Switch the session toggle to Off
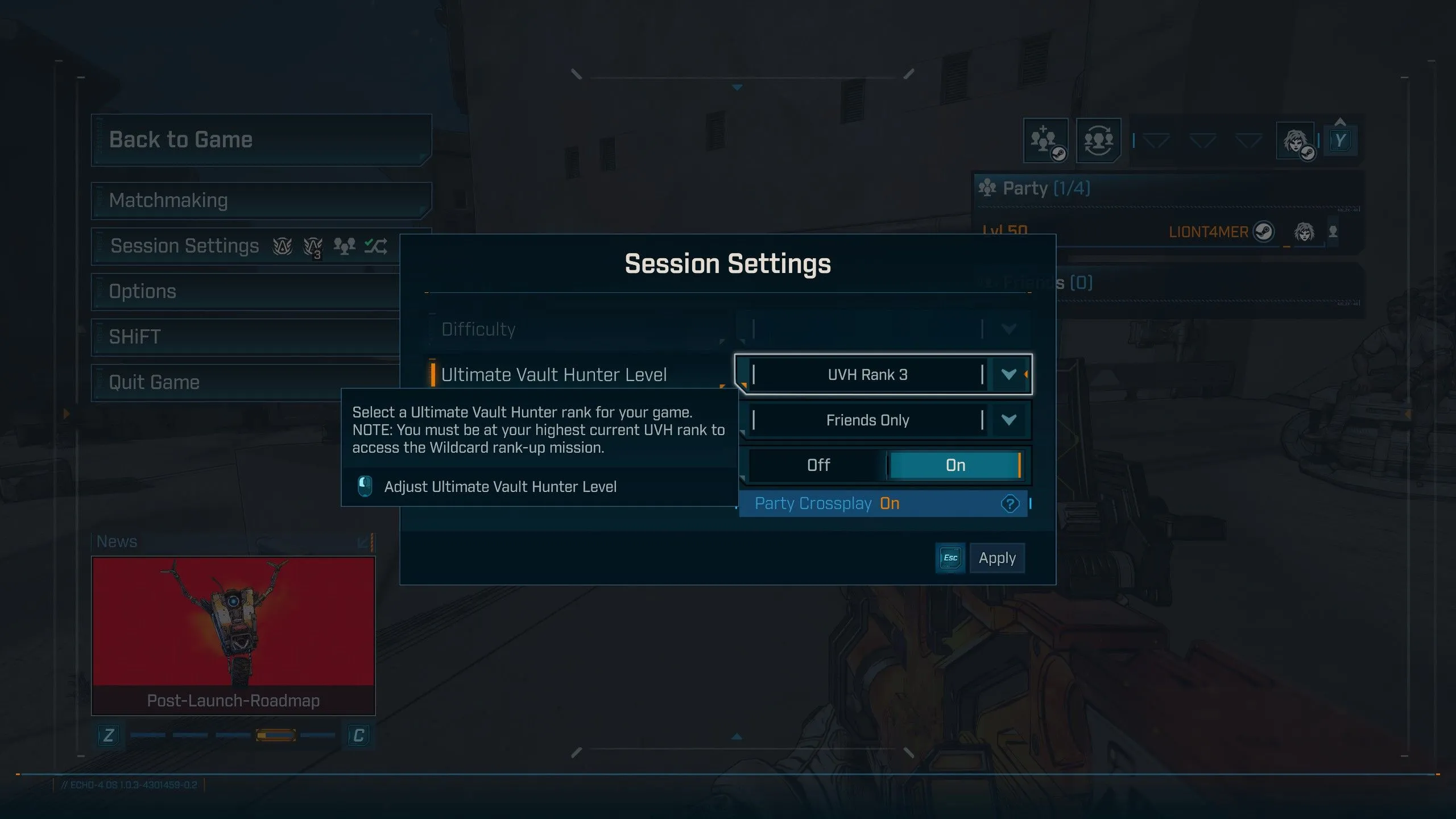The width and height of the screenshot is (1456, 819). pyautogui.click(x=819, y=465)
